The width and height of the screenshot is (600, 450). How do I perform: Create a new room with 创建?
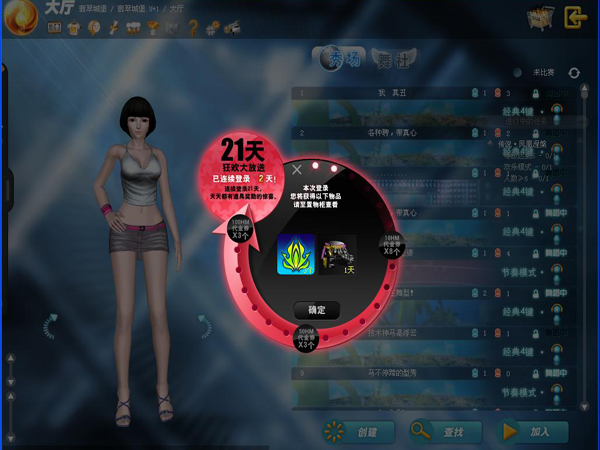[357, 431]
